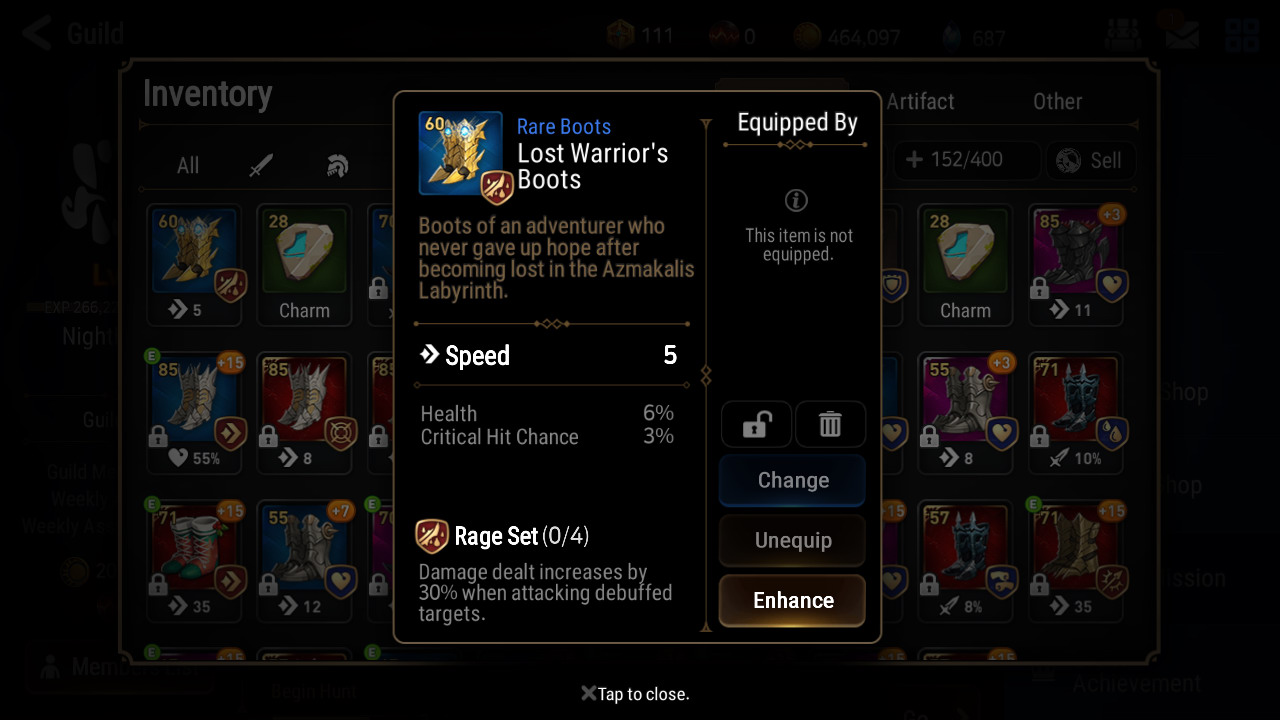Filter inventory by sword weapon icon
1280x720 pixels.
pos(261,166)
